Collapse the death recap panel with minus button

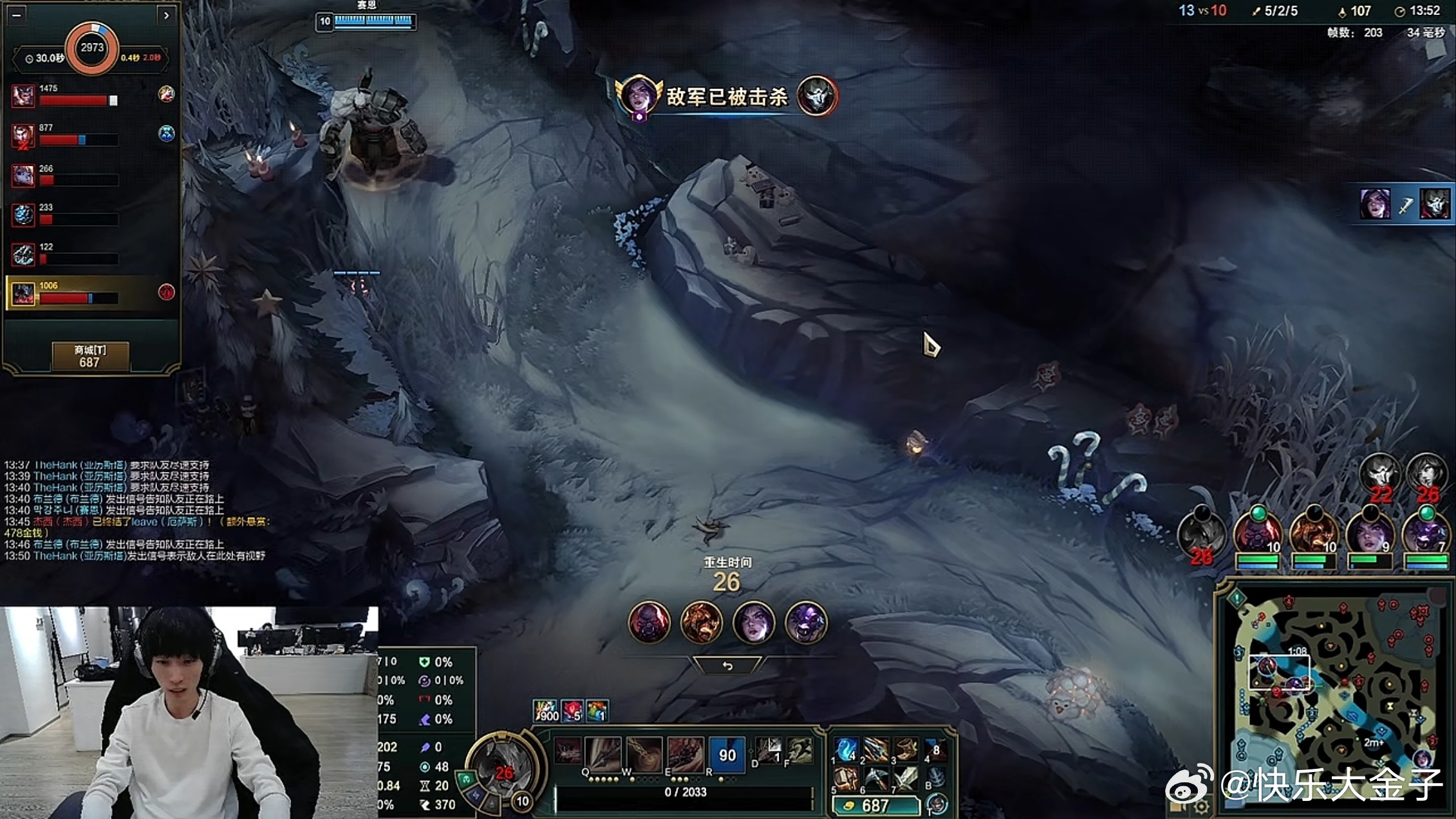pyautogui.click(x=17, y=15)
